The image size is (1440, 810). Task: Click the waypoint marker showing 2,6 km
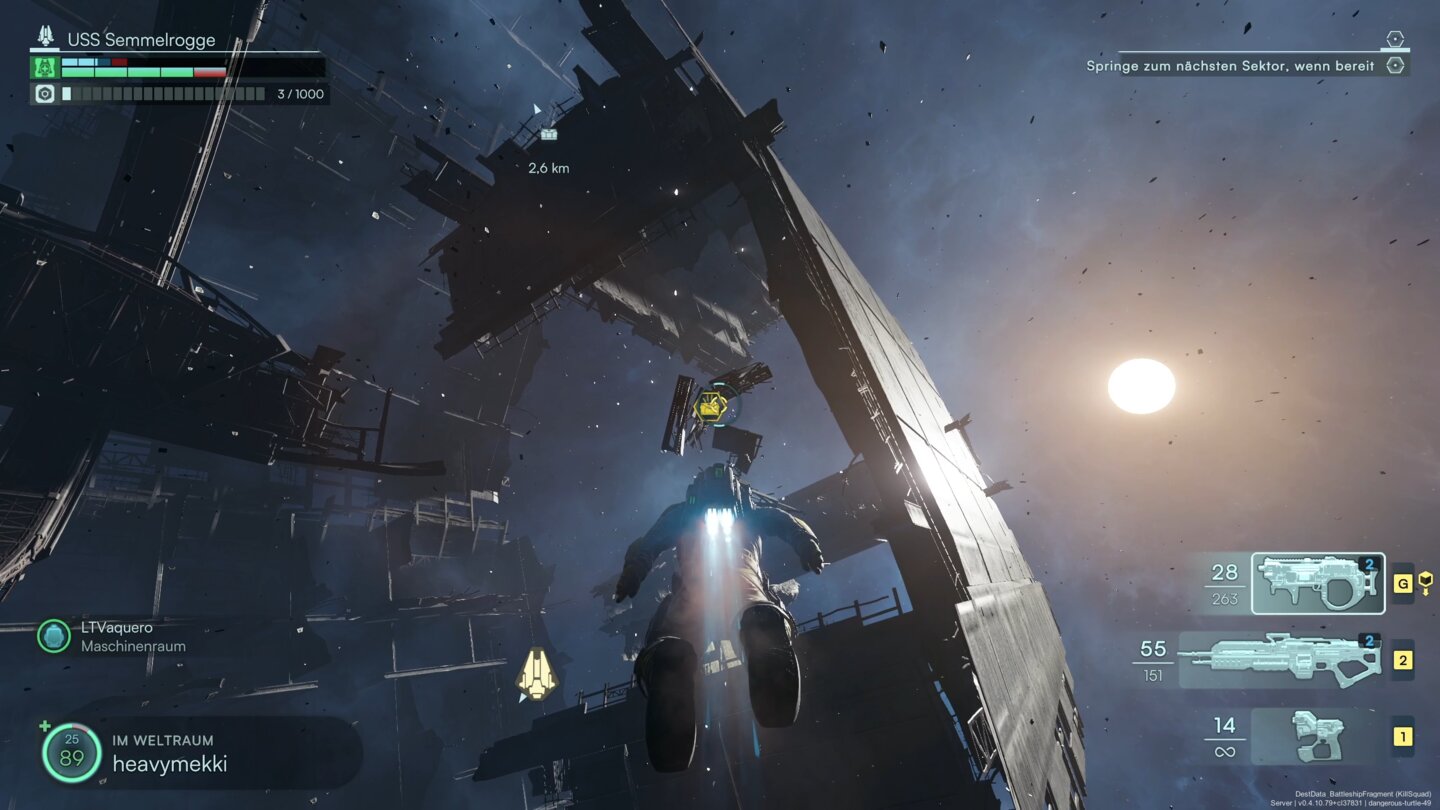548,134
